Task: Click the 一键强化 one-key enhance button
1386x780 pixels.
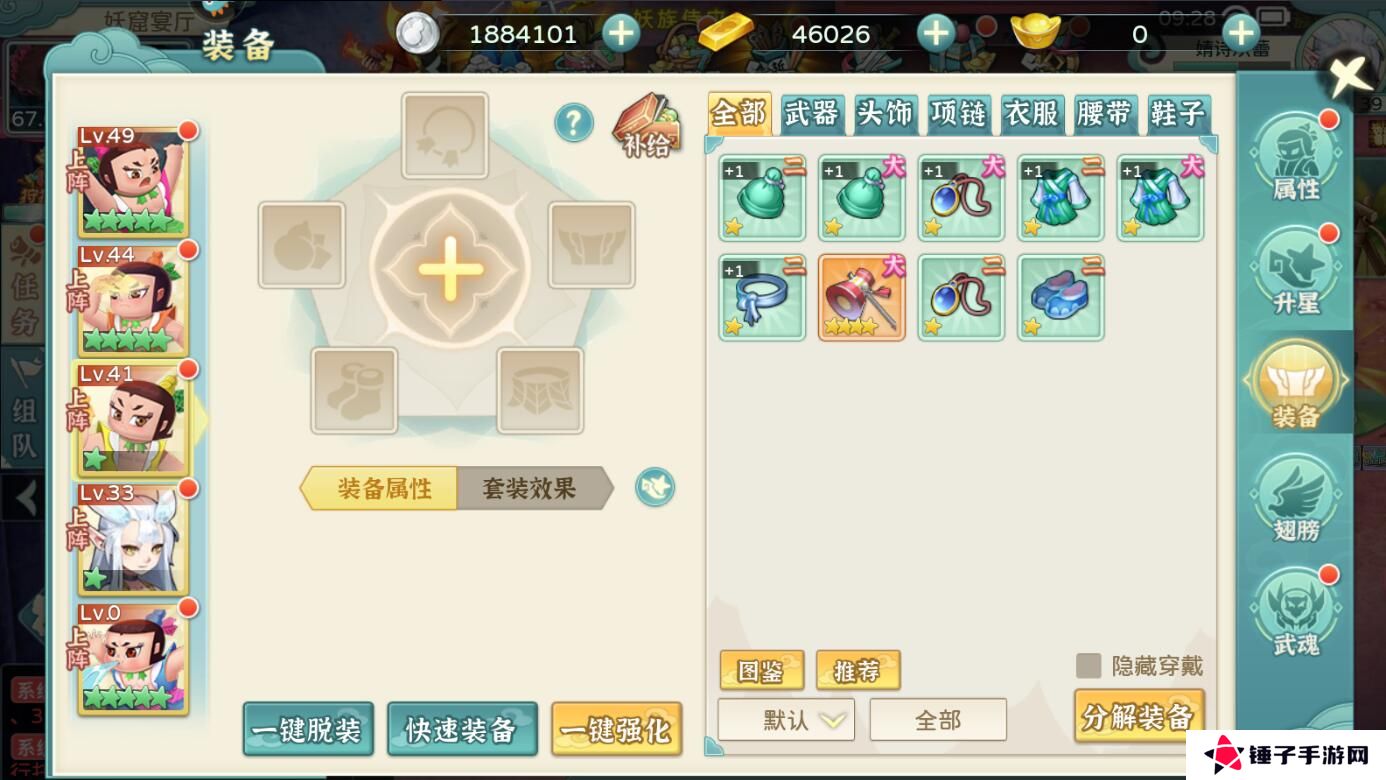Action: point(616,730)
